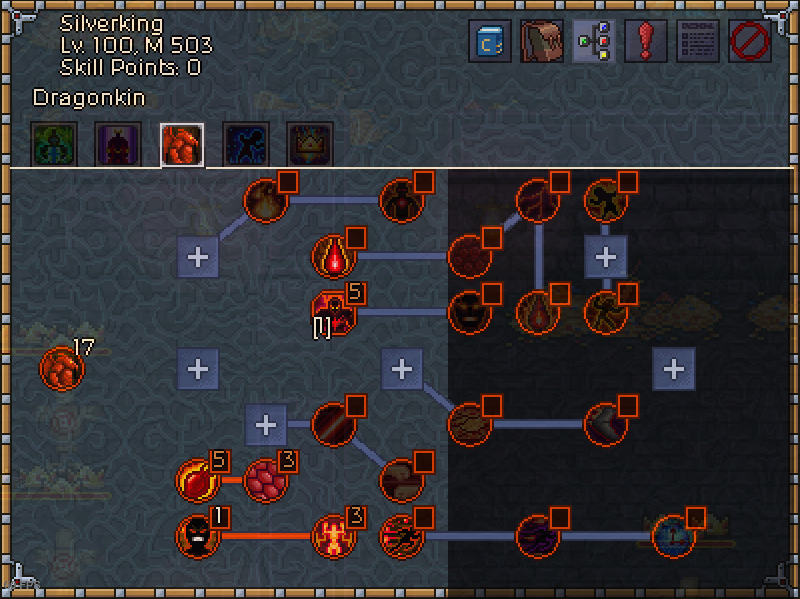The height and width of the screenshot is (599, 800).
Task: Choose the red orb skill at level 5
Action: tap(197, 480)
